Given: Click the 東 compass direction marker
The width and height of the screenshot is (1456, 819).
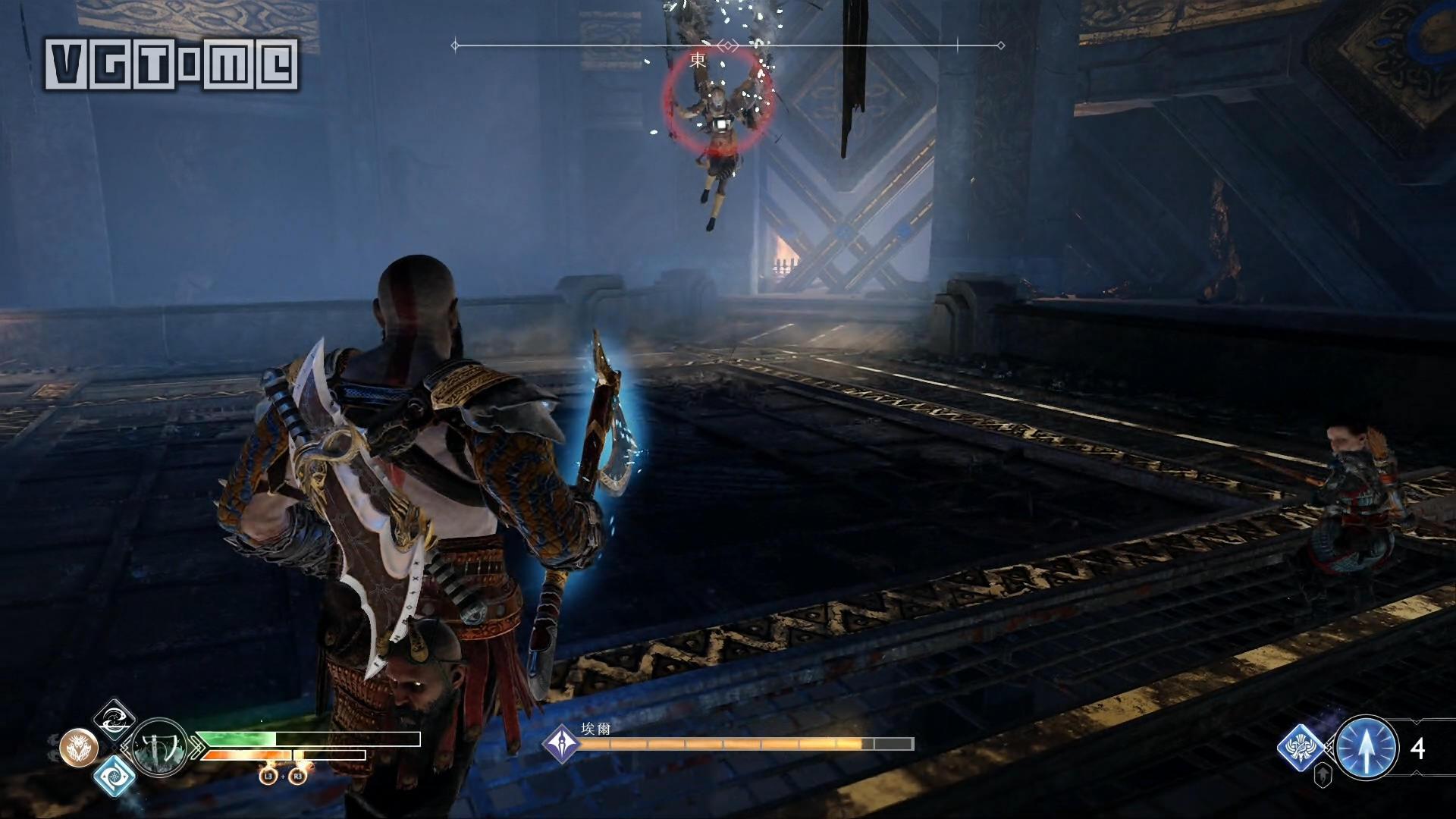Looking at the screenshot, I should (698, 60).
